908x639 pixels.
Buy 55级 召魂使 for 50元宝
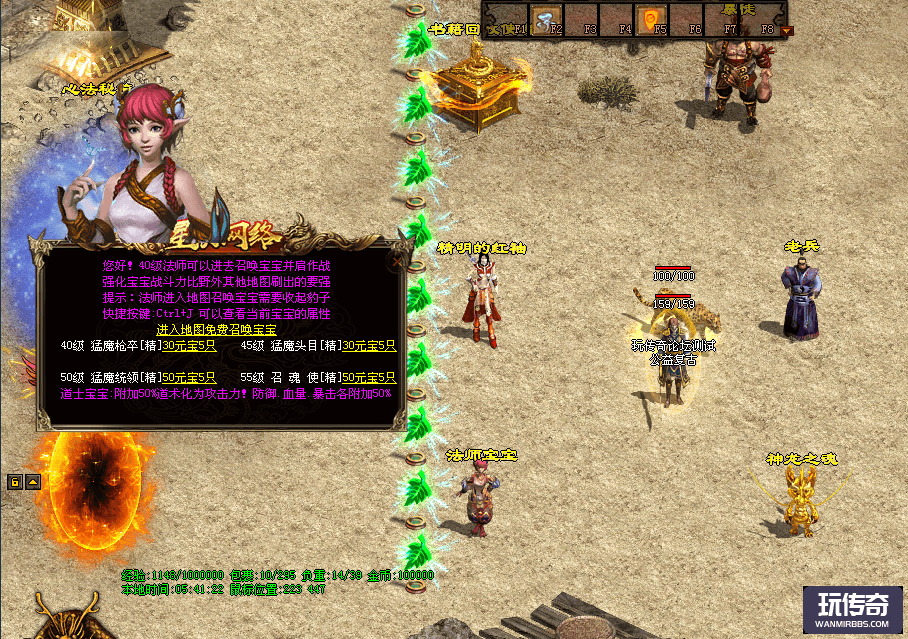pyautogui.click(x=369, y=377)
